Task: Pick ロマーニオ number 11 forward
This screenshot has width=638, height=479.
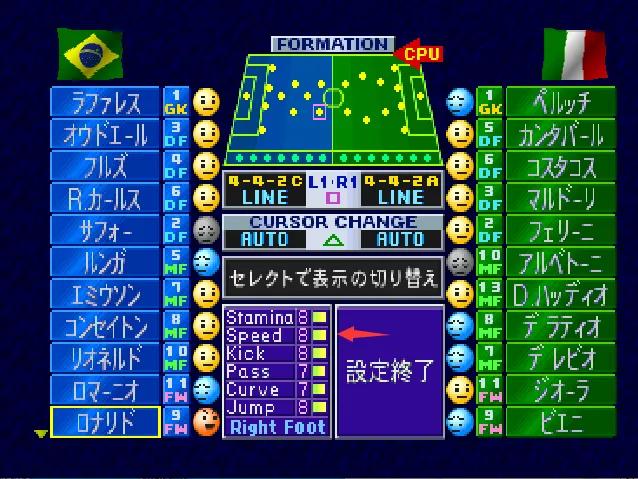Action: 105,390
